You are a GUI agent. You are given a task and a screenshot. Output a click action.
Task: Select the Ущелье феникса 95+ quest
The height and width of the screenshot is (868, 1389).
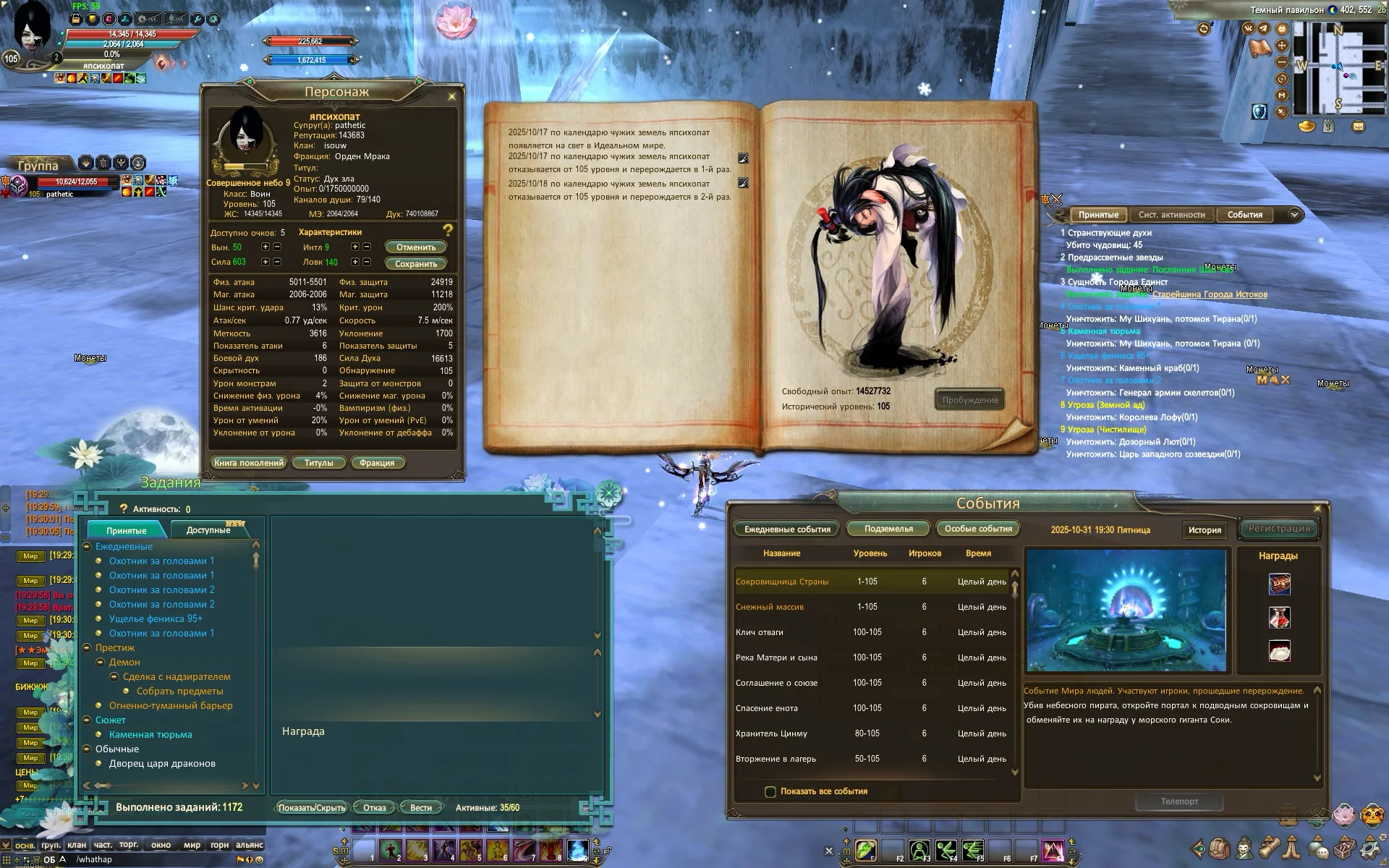pyautogui.click(x=156, y=619)
